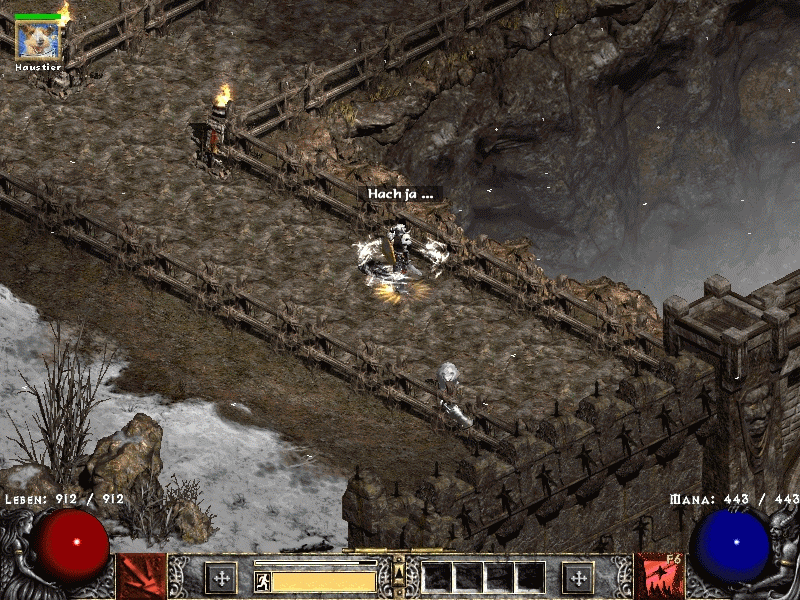Click the cross button beside left skill

click(220, 577)
